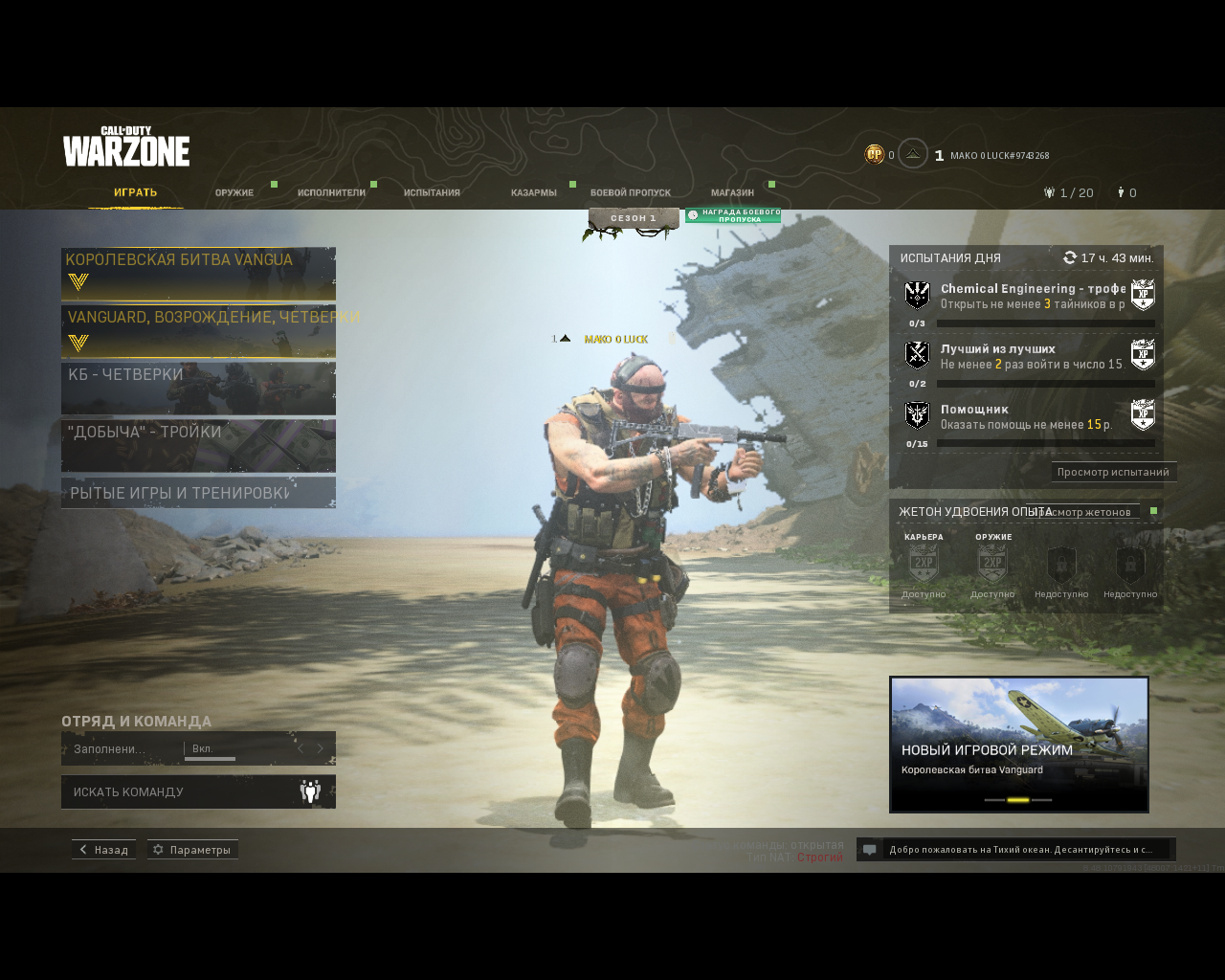Open the Новый игровой режим banner
This screenshot has width=1225, height=980.
point(1019,744)
